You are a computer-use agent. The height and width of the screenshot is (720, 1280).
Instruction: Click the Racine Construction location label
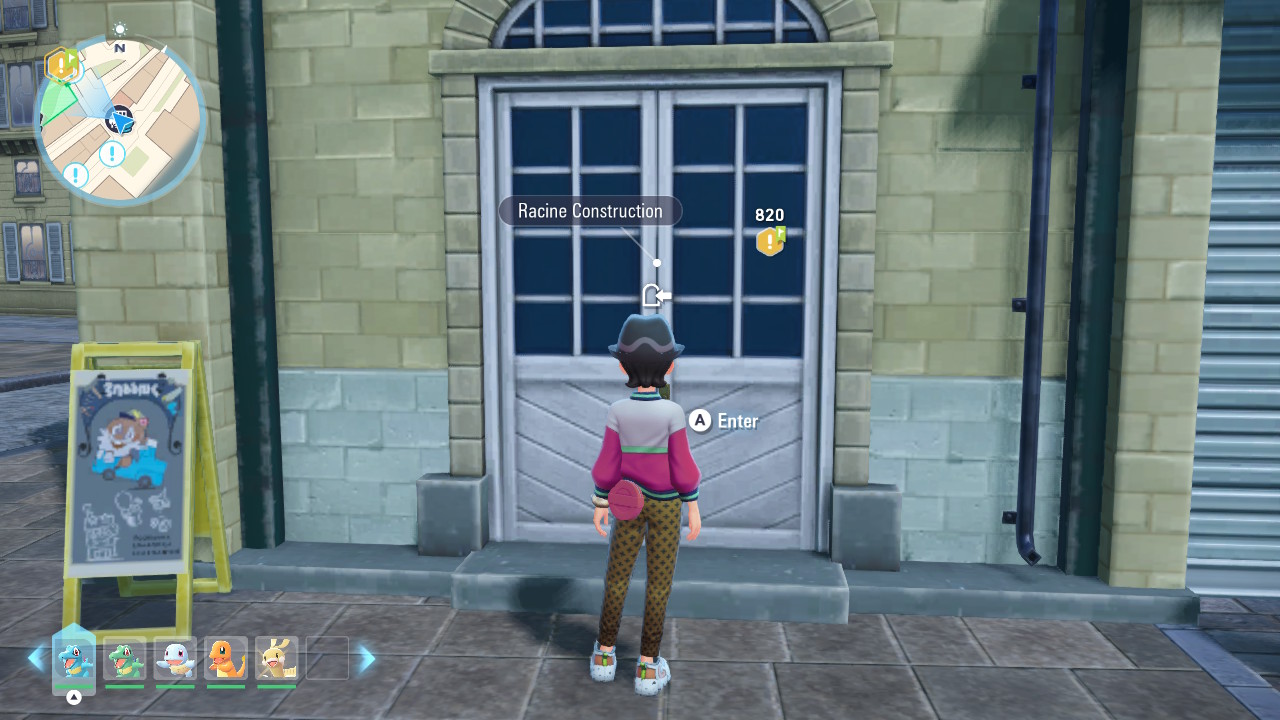590,211
